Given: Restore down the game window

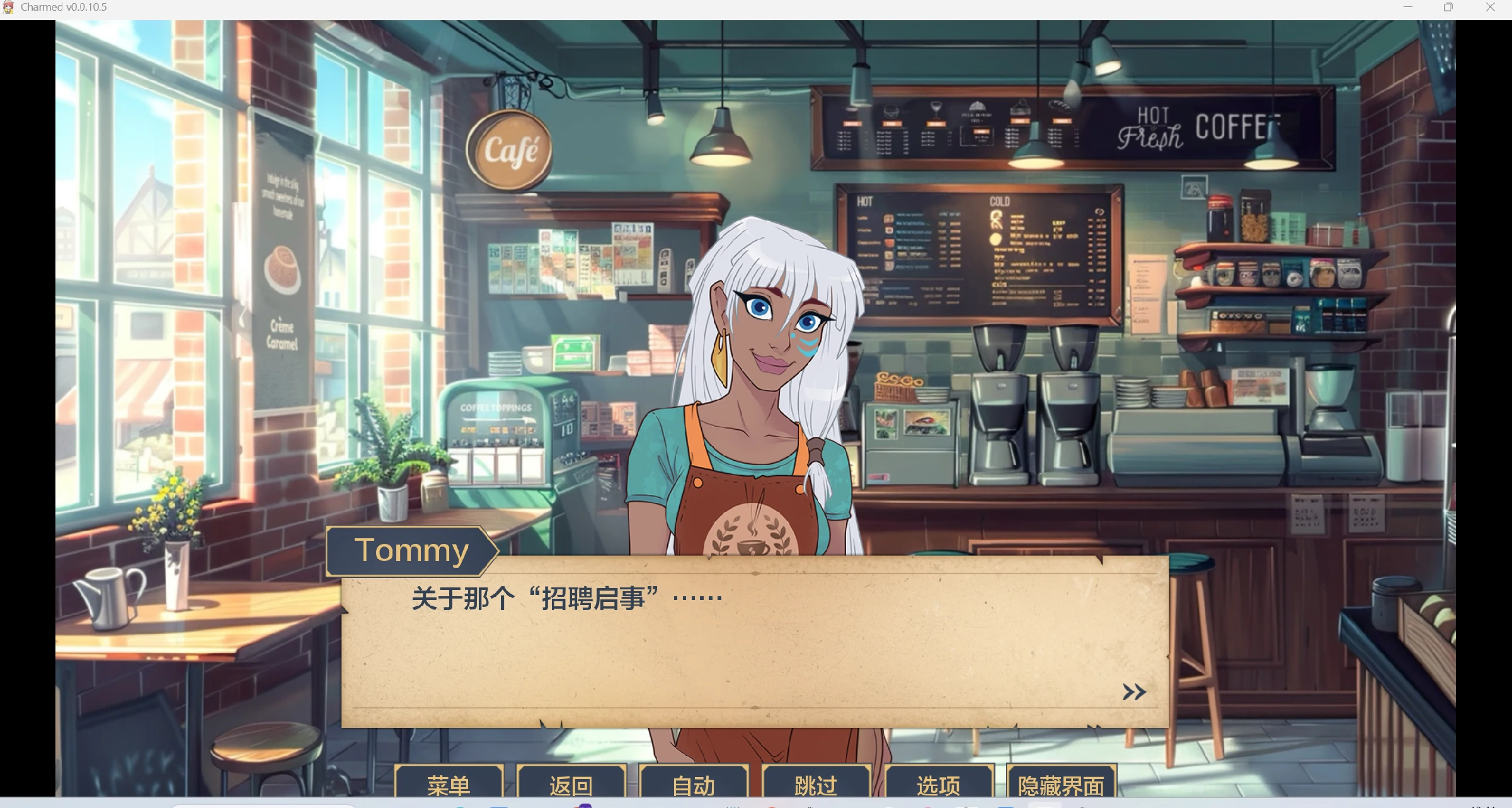Looking at the screenshot, I should [1448, 8].
